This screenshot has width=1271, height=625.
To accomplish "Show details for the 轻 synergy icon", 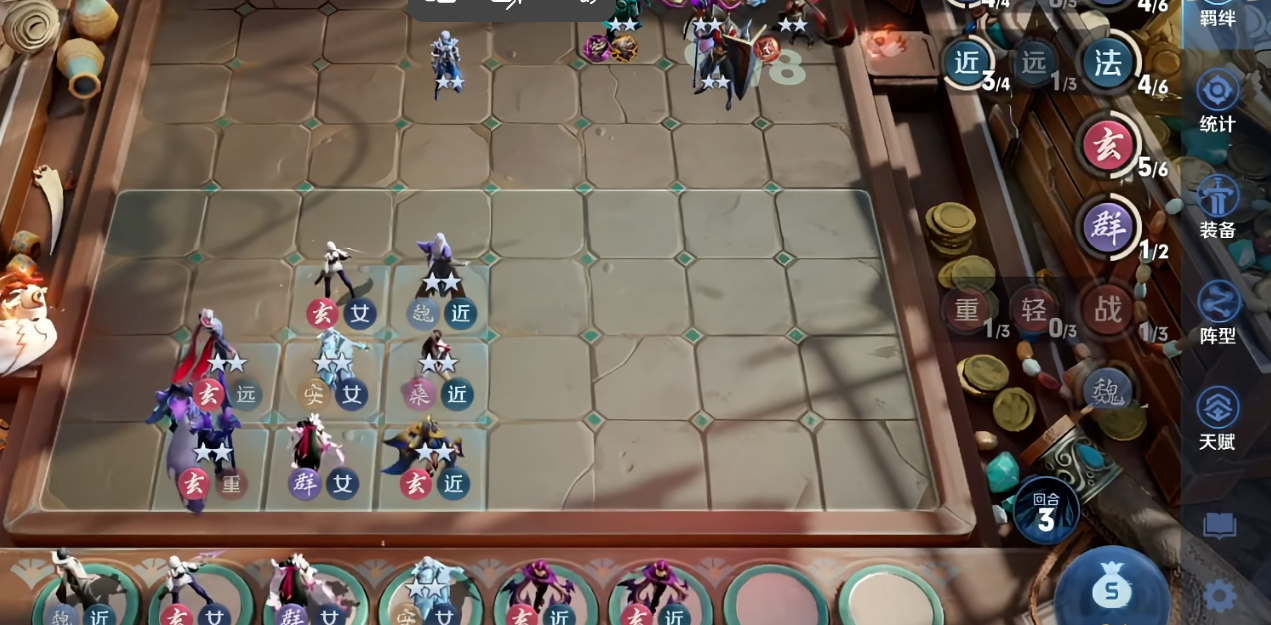I will [x=1033, y=309].
